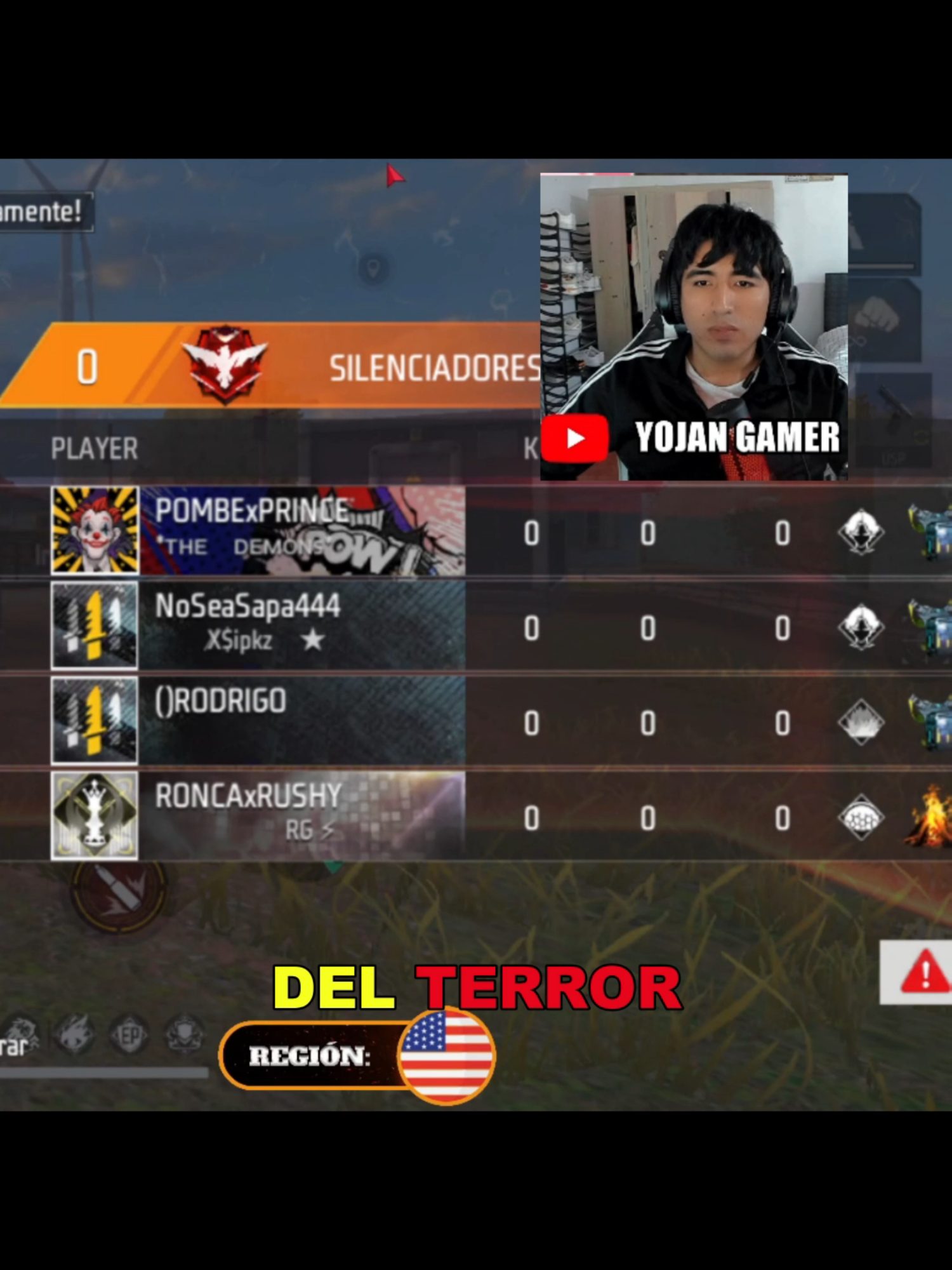The image size is (952, 1270).
Task: Select the PLAYER column header
Action: tap(94, 446)
